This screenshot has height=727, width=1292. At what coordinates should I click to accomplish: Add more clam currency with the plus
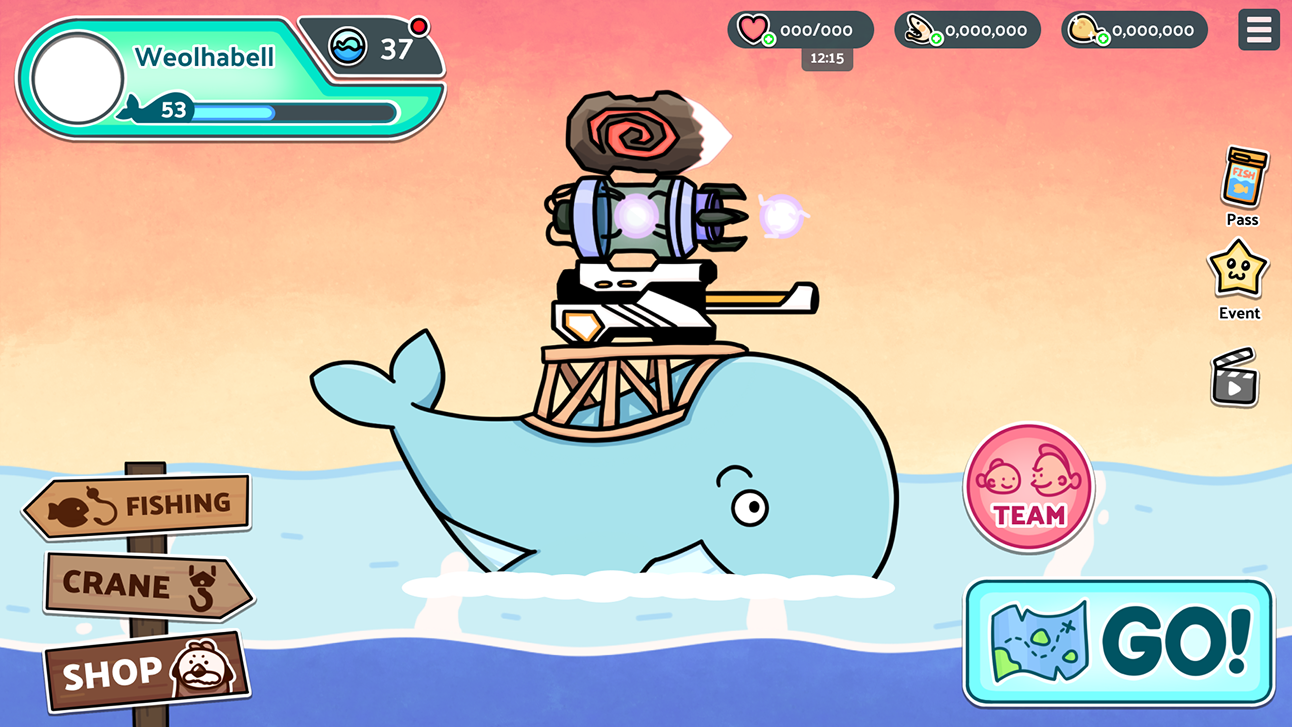936,39
